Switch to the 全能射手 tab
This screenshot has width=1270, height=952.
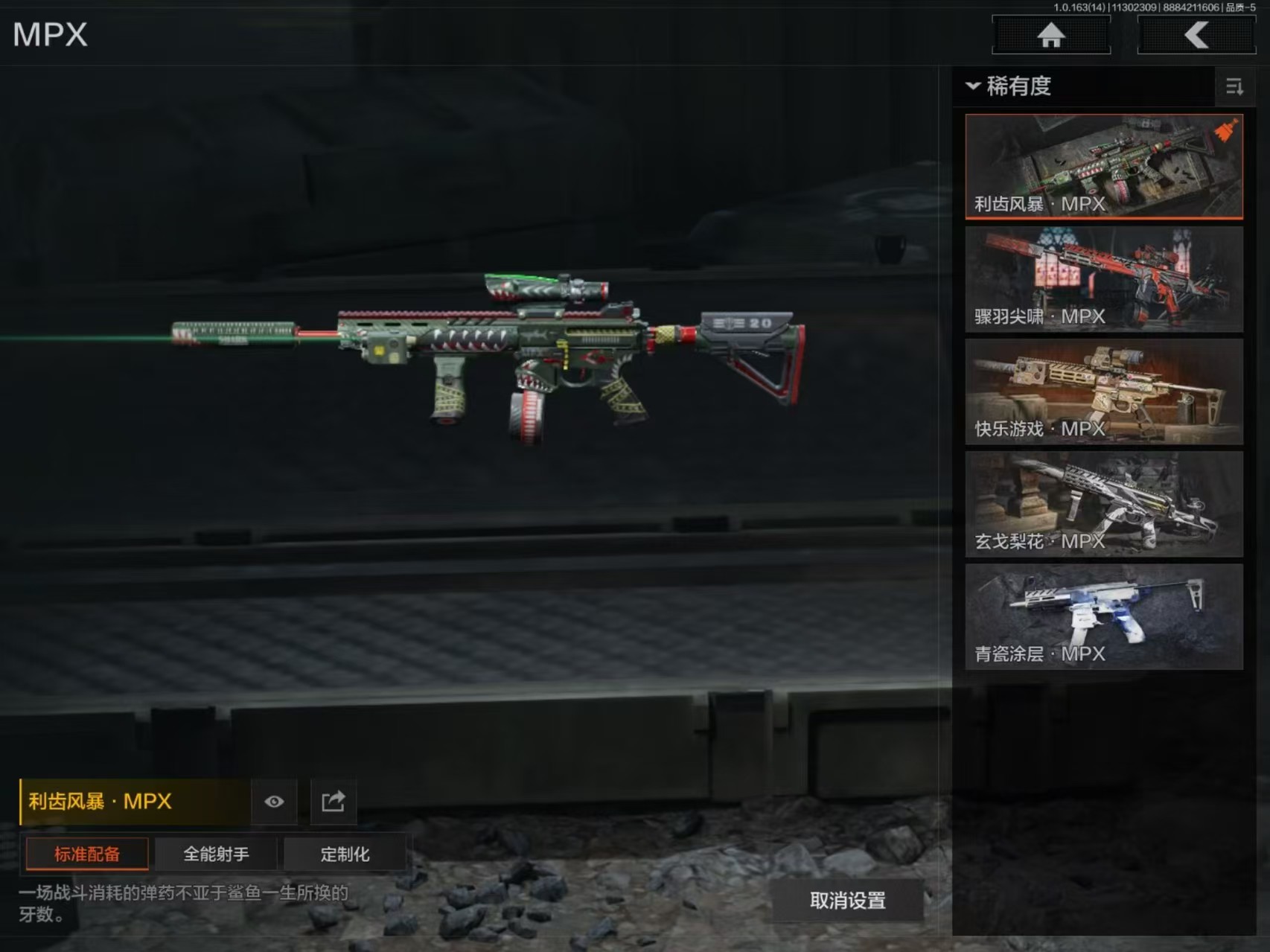pos(216,854)
